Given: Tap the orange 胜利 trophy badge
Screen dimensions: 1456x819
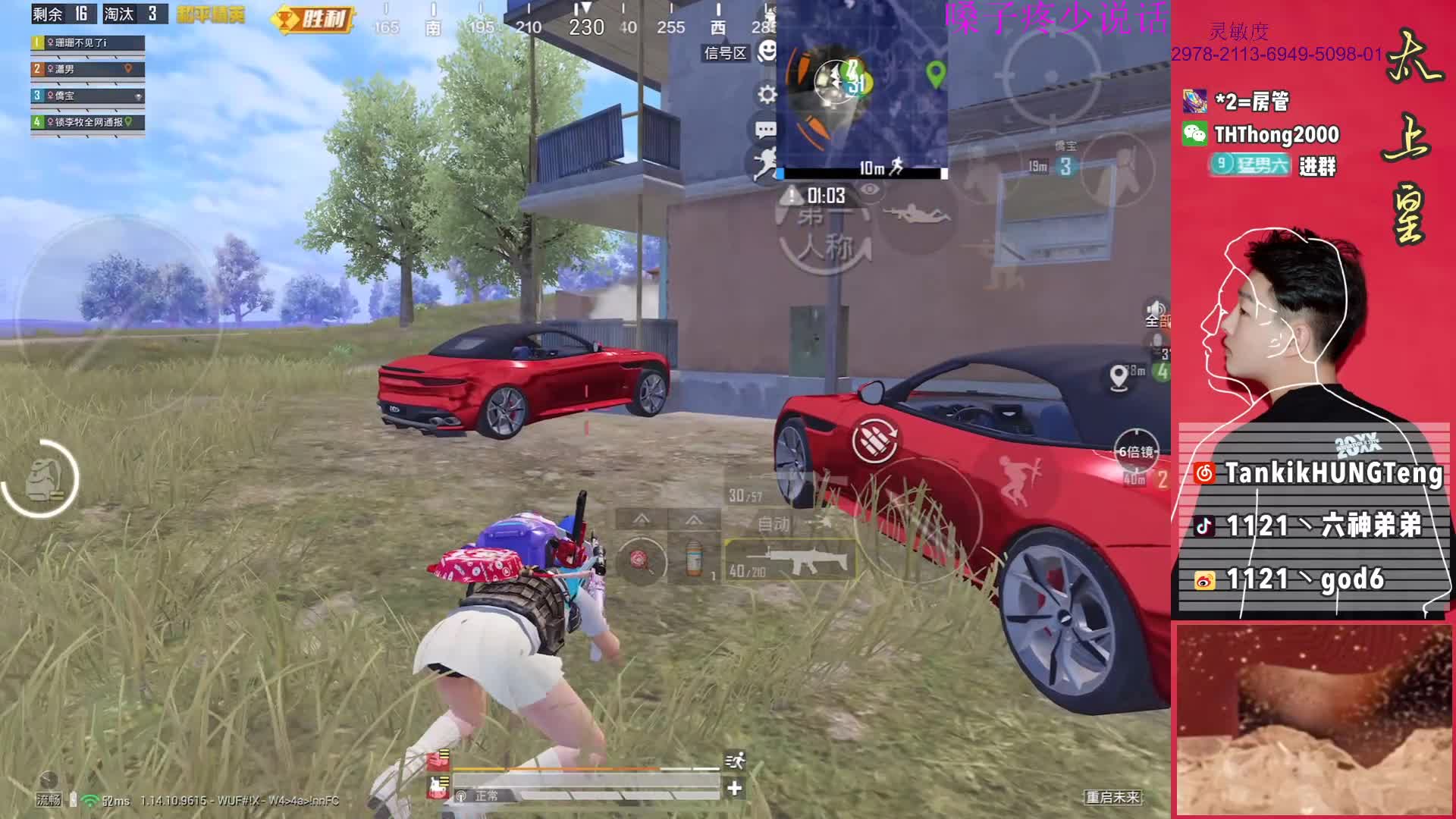Looking at the screenshot, I should point(313,19).
